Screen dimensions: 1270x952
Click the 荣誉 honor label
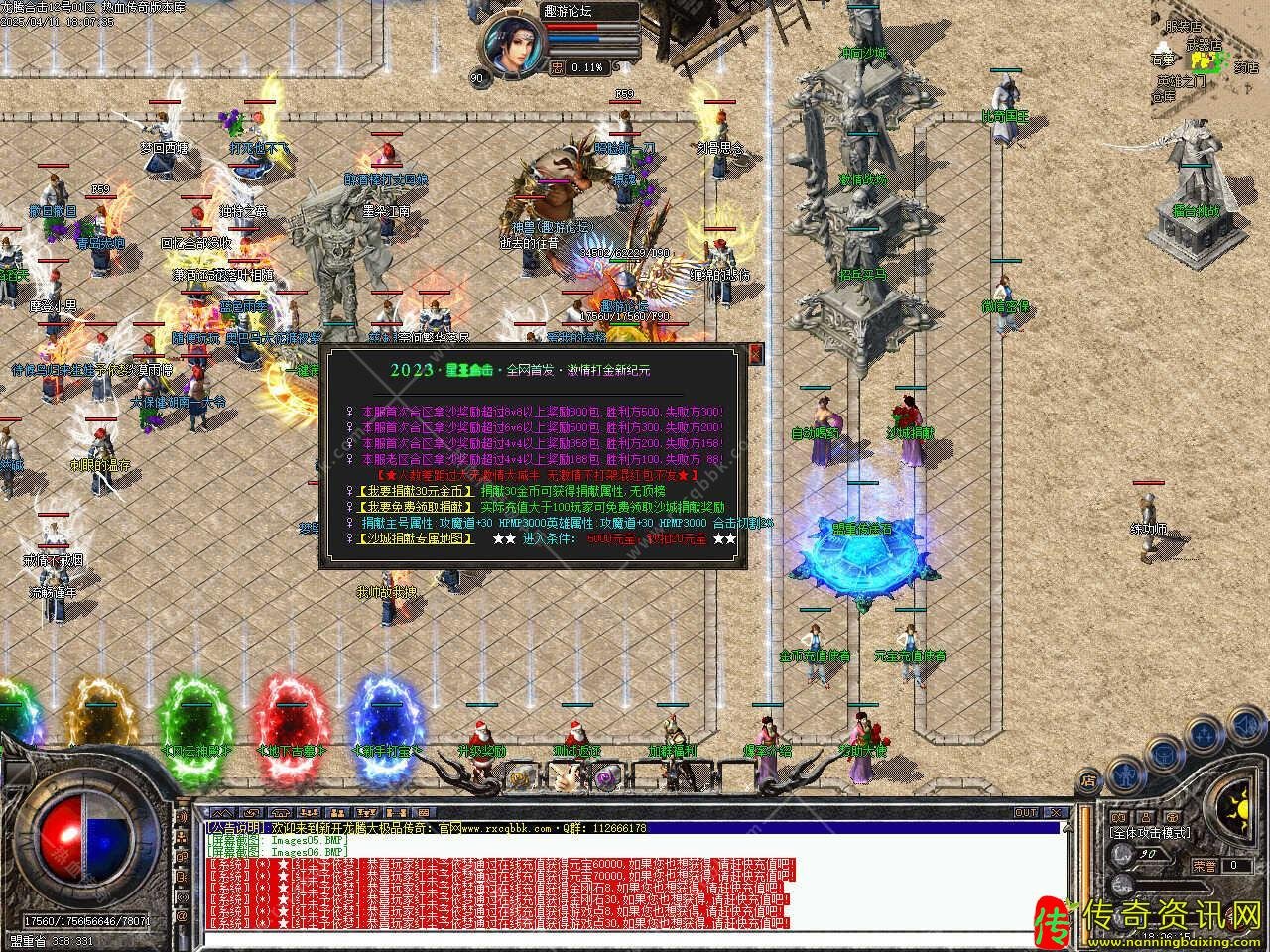coord(1205,865)
